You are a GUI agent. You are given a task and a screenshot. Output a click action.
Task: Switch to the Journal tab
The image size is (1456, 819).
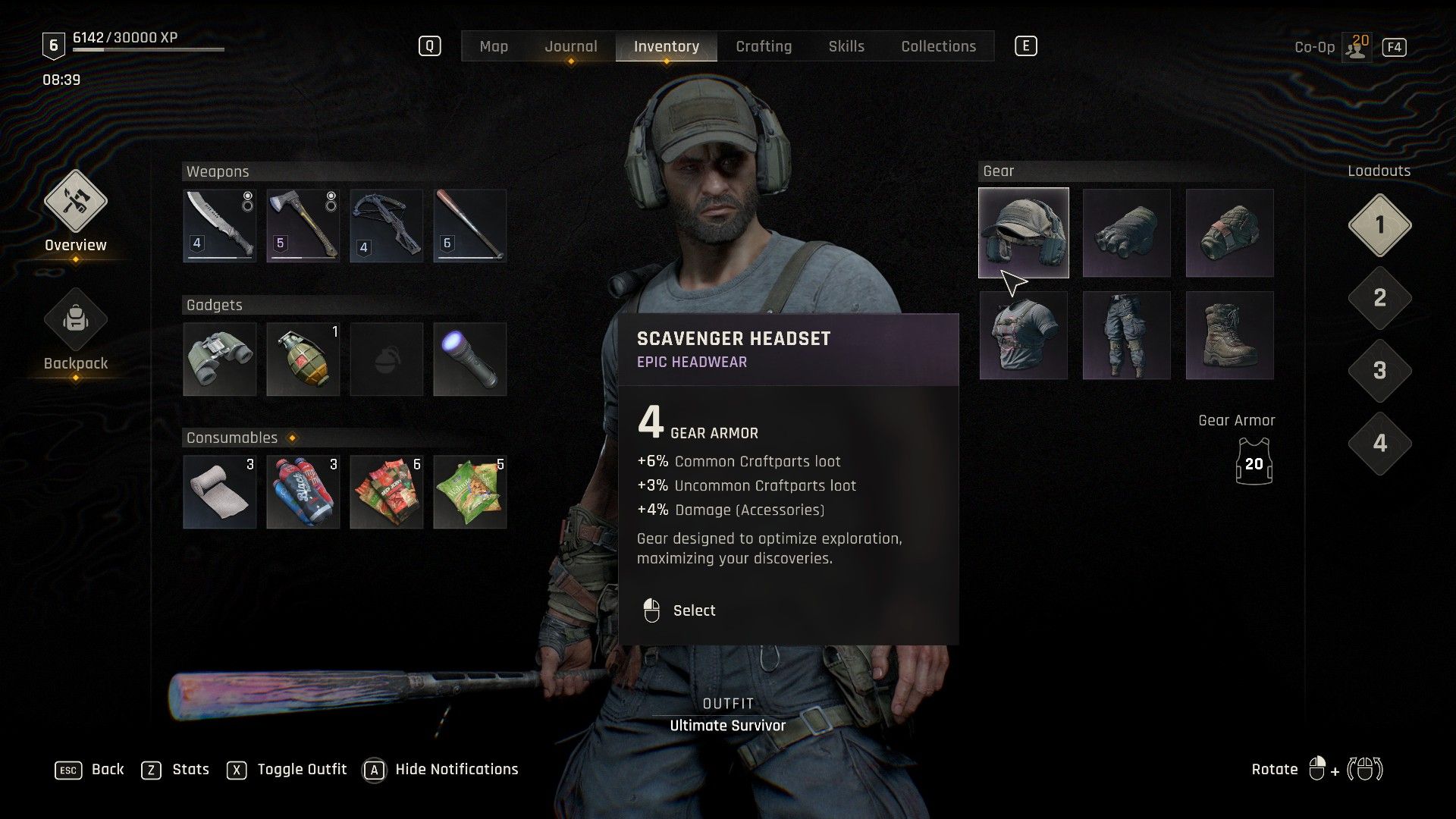(570, 46)
